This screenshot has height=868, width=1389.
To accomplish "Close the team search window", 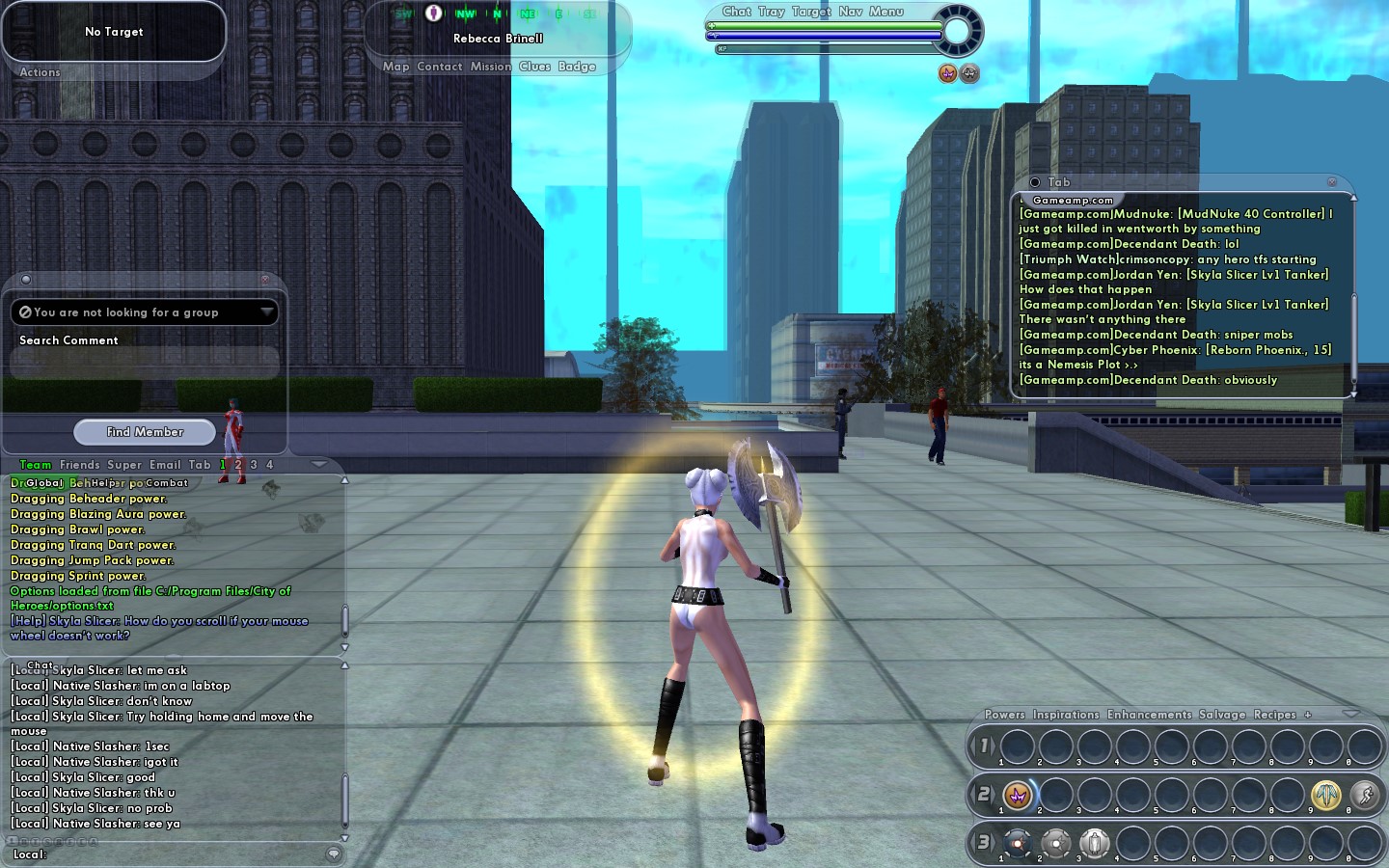I will click(x=265, y=280).
